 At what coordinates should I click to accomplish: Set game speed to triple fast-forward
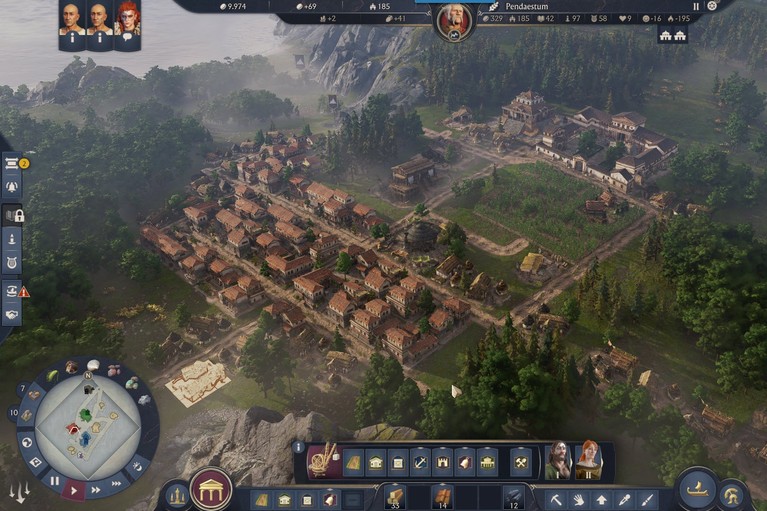116,482
